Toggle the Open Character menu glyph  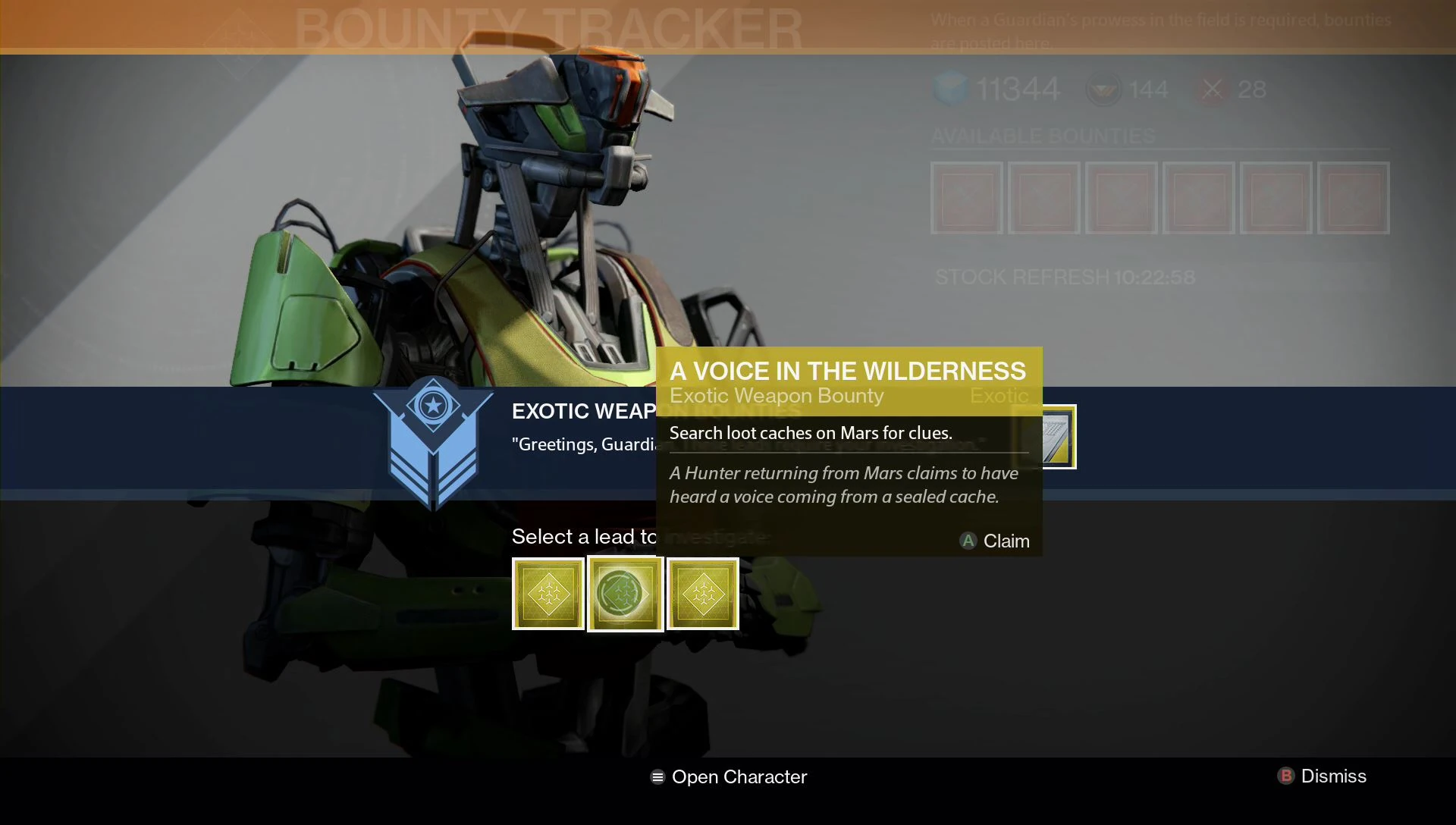pyautogui.click(x=657, y=776)
